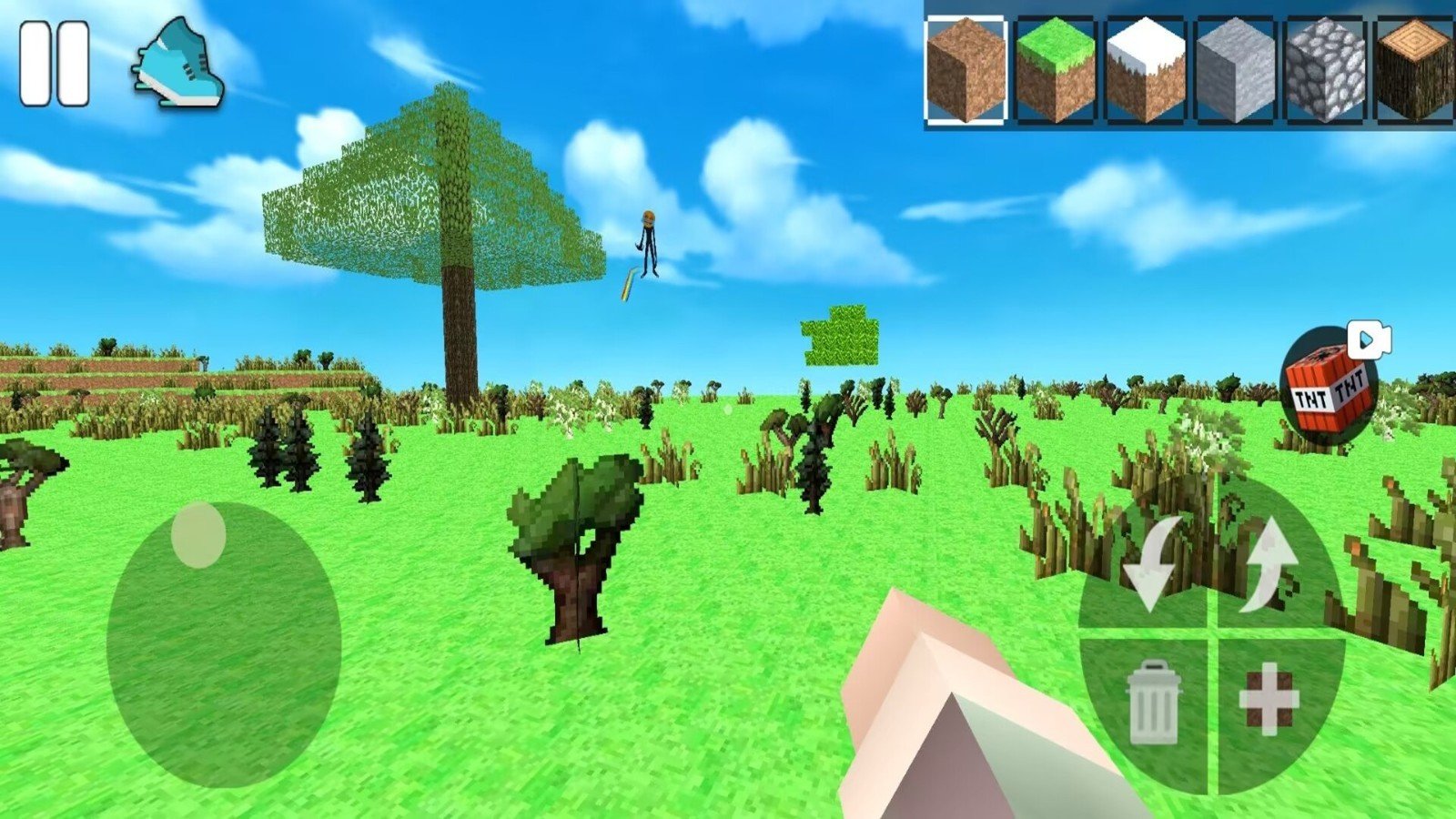The width and height of the screenshot is (1456, 819).
Task: Select the cobblestone block slot
Action: tap(1325, 70)
